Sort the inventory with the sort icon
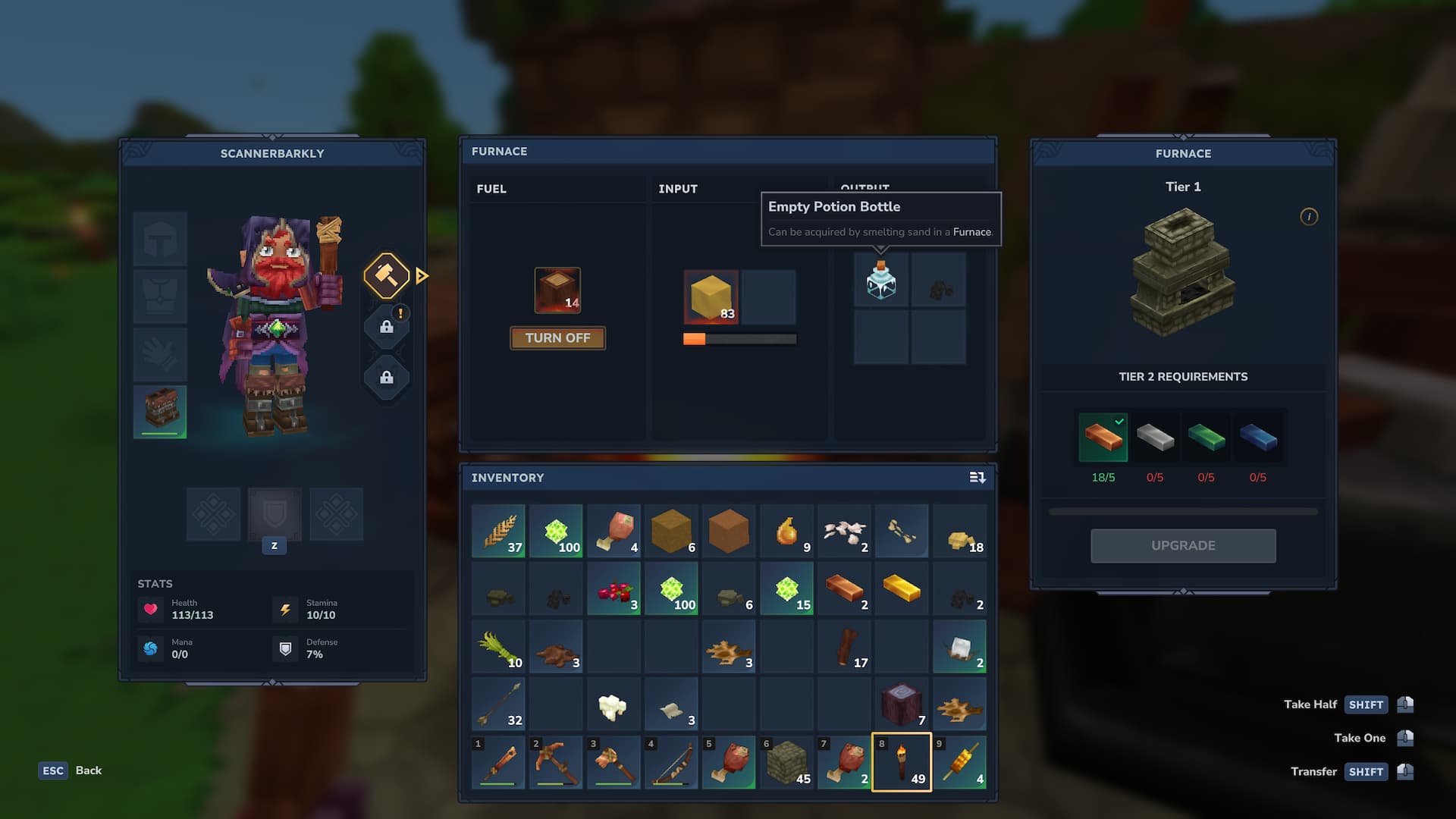The height and width of the screenshot is (819, 1456). [x=977, y=478]
